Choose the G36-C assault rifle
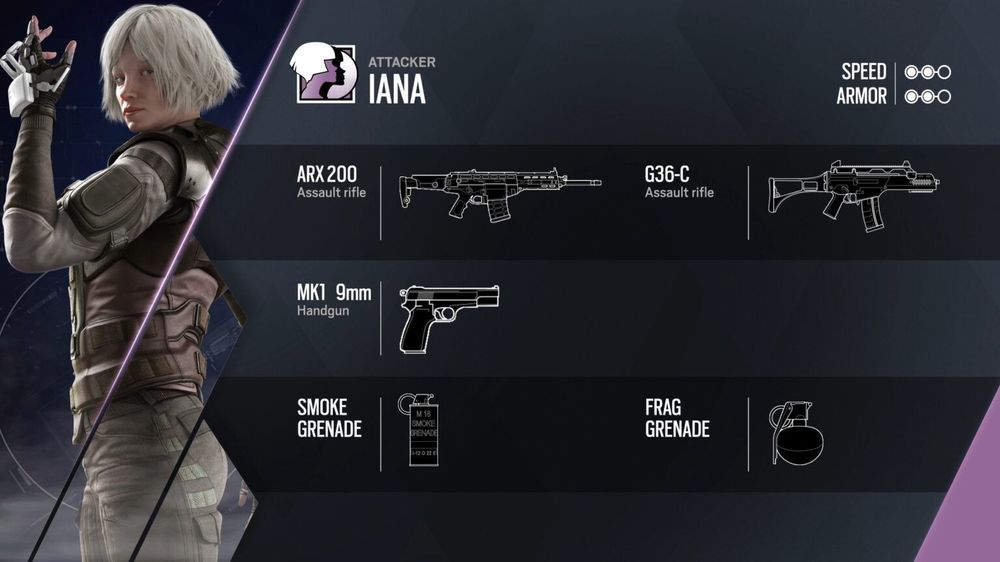Screen dimensions: 1000x562 [x=853, y=192]
